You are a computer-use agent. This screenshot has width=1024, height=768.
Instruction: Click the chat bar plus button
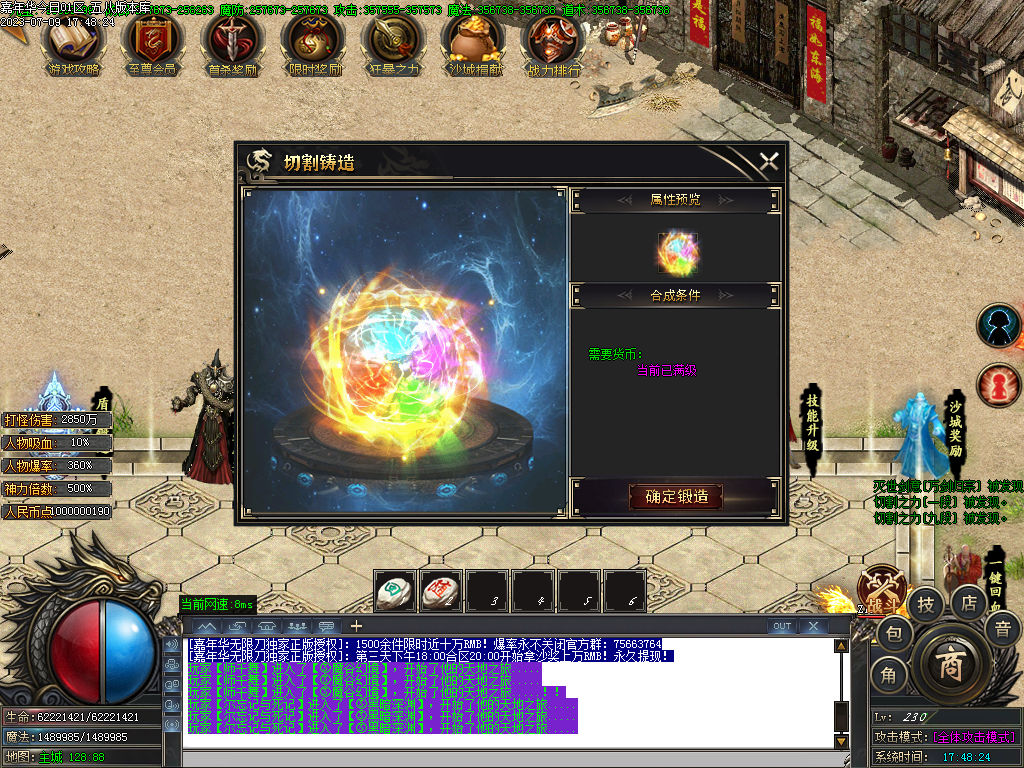[355, 626]
